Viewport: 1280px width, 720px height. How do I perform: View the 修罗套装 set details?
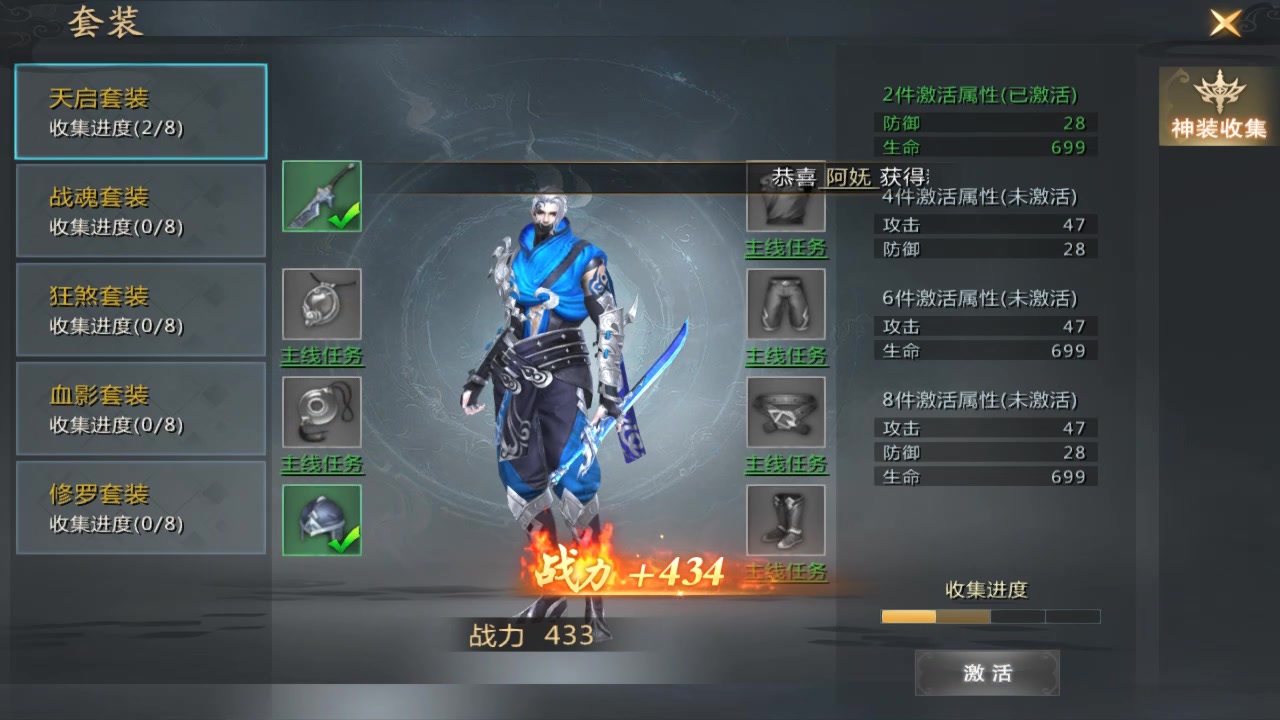[x=140, y=507]
